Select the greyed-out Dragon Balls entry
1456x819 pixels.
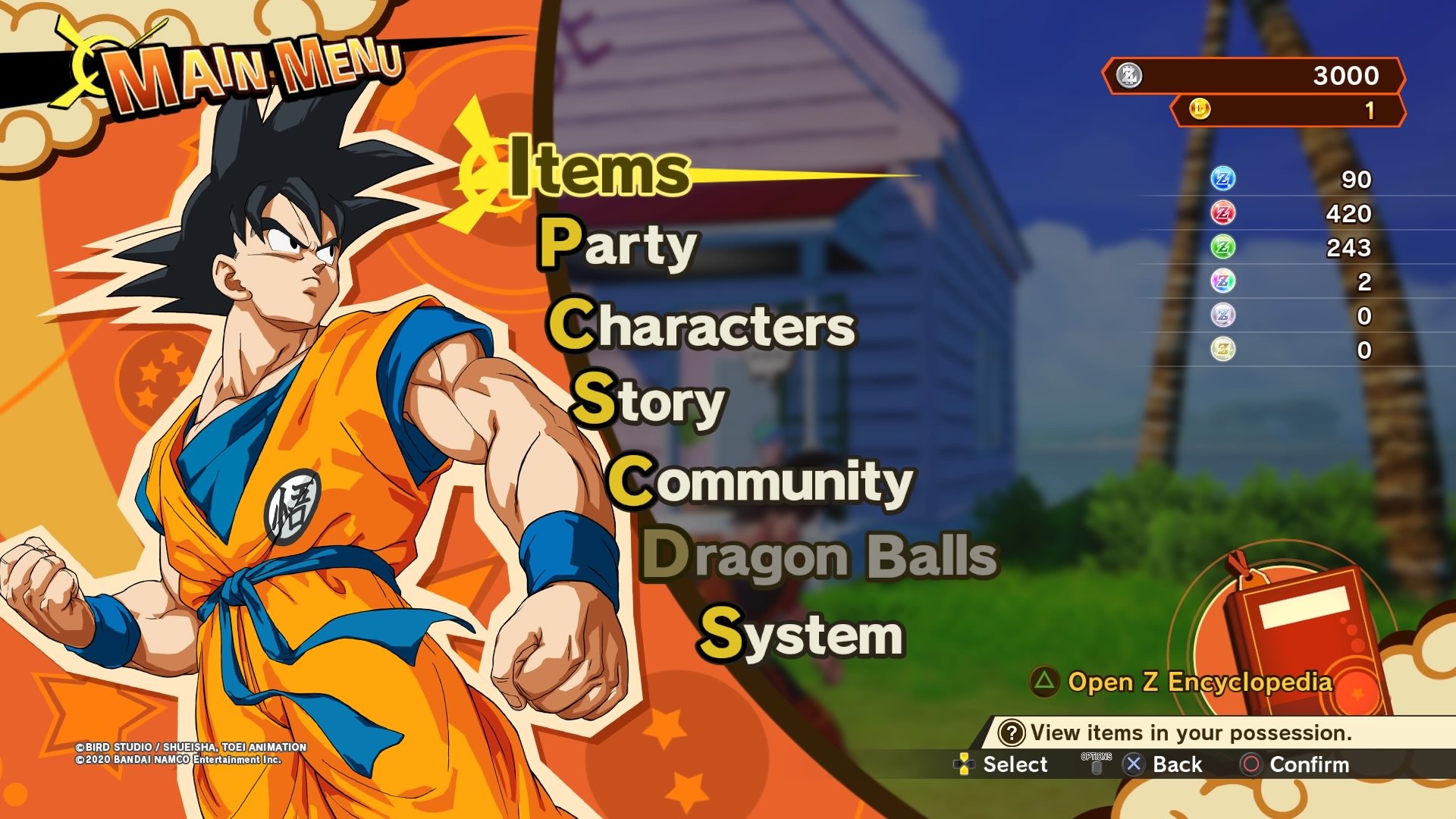(820, 556)
